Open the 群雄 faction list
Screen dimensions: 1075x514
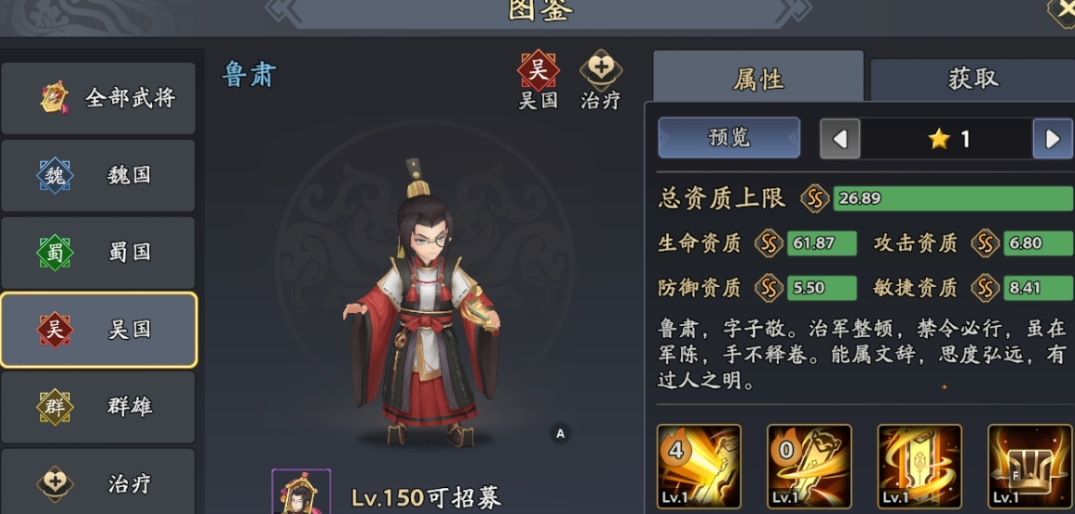(x=98, y=407)
